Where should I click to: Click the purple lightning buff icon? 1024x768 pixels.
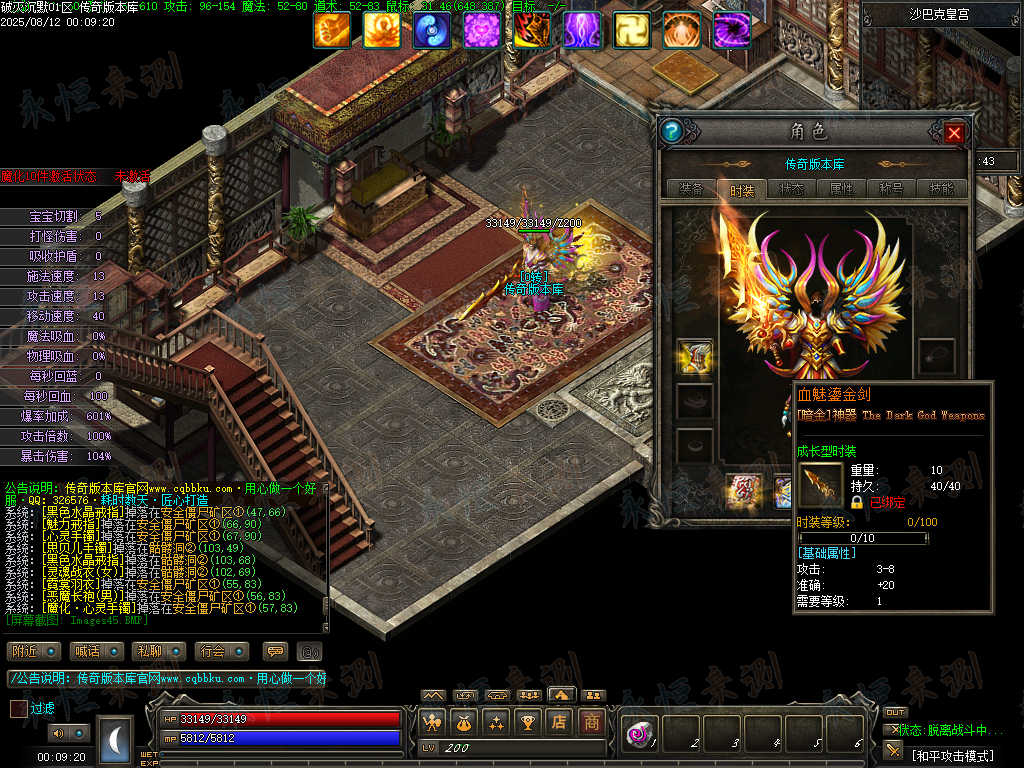(582, 31)
